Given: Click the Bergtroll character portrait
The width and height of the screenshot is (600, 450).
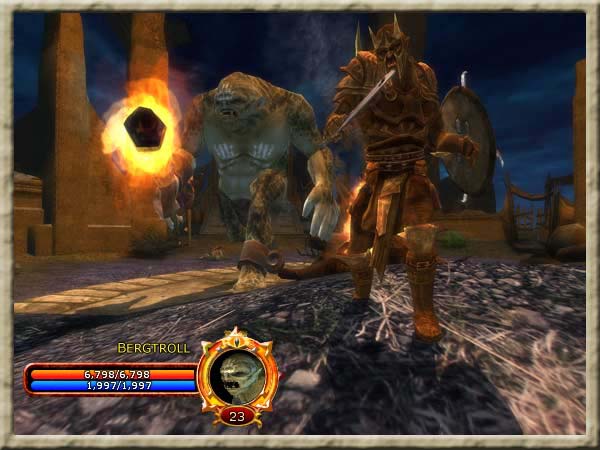Looking at the screenshot, I should pyautogui.click(x=238, y=372).
